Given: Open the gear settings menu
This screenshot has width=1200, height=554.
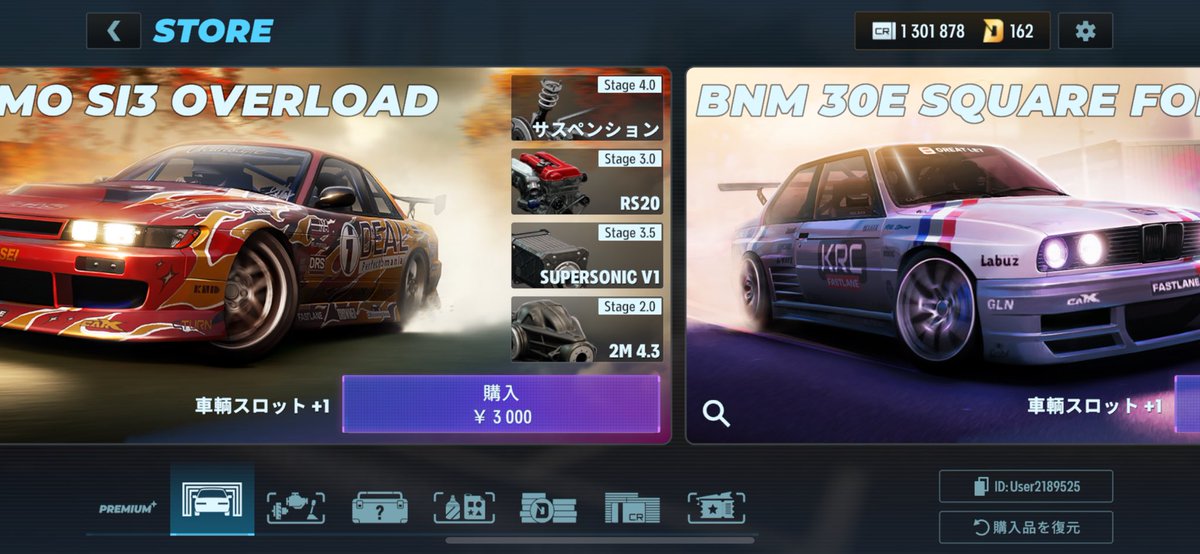Looking at the screenshot, I should pyautogui.click(x=1085, y=31).
